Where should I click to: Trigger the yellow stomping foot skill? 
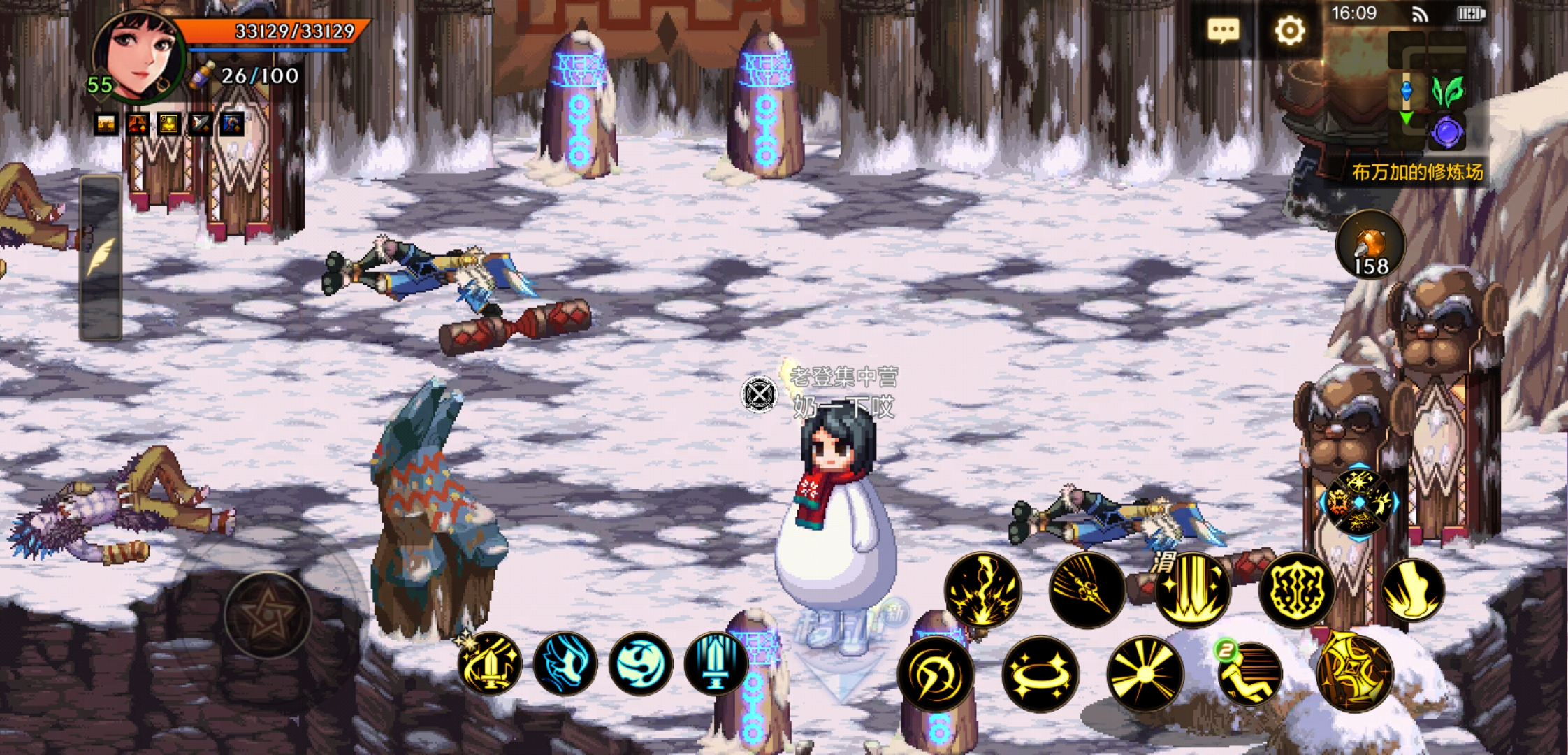click(x=1413, y=589)
